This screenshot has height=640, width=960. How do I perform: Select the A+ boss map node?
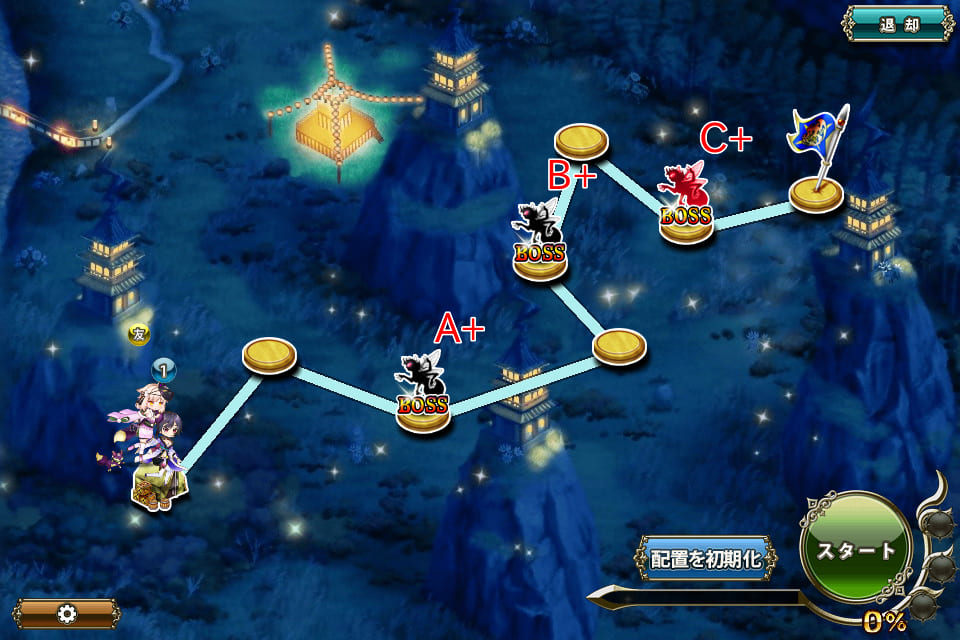422,400
